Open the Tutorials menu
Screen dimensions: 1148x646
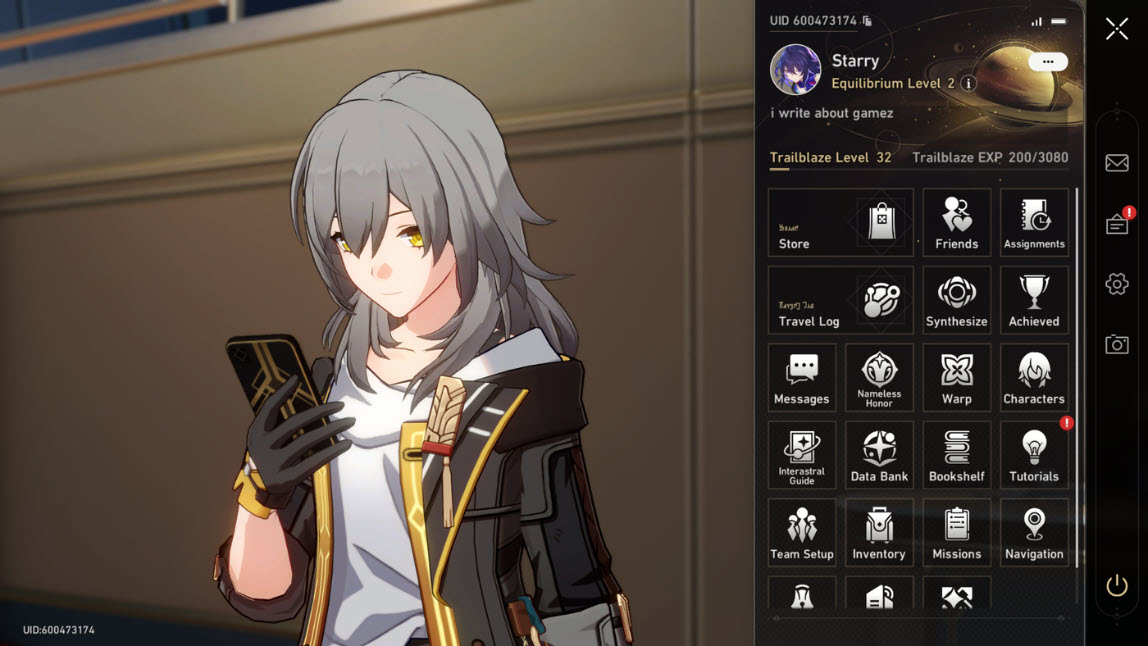tap(1034, 455)
